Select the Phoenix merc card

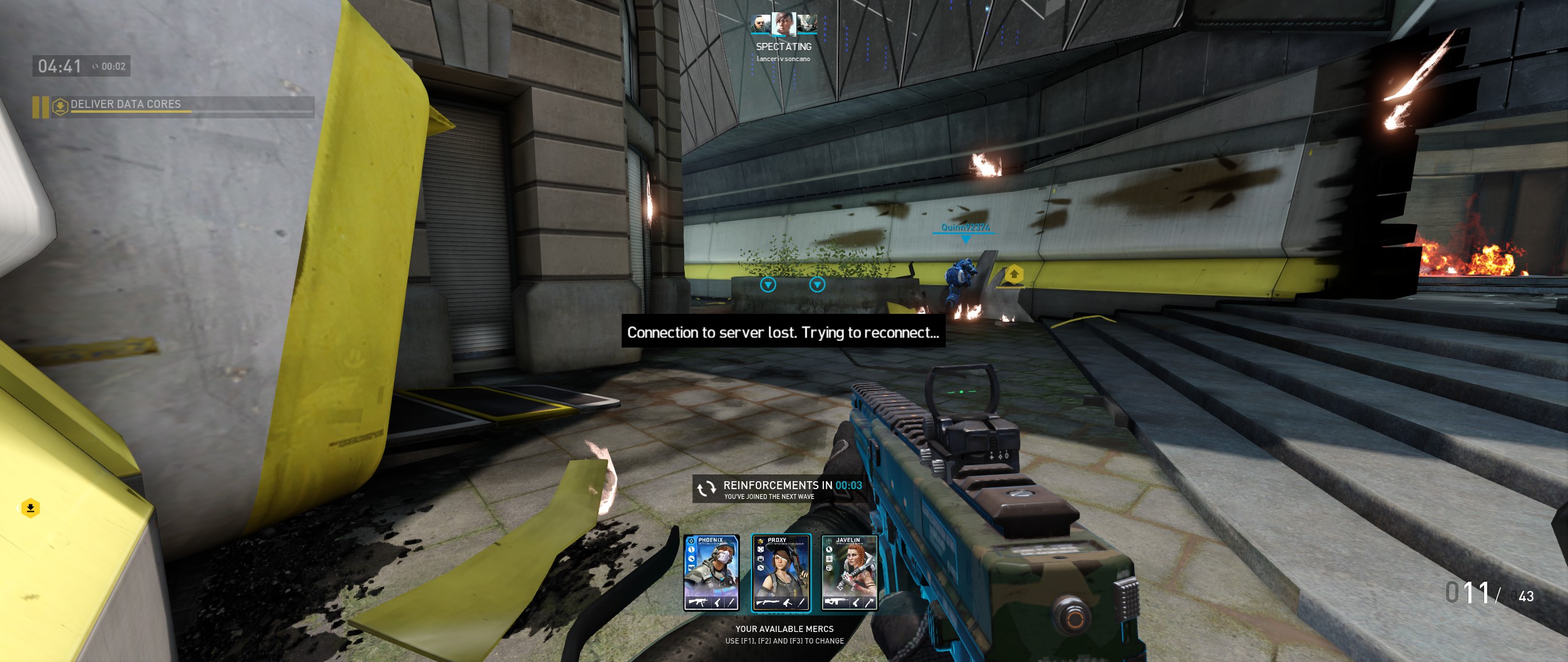click(x=711, y=573)
